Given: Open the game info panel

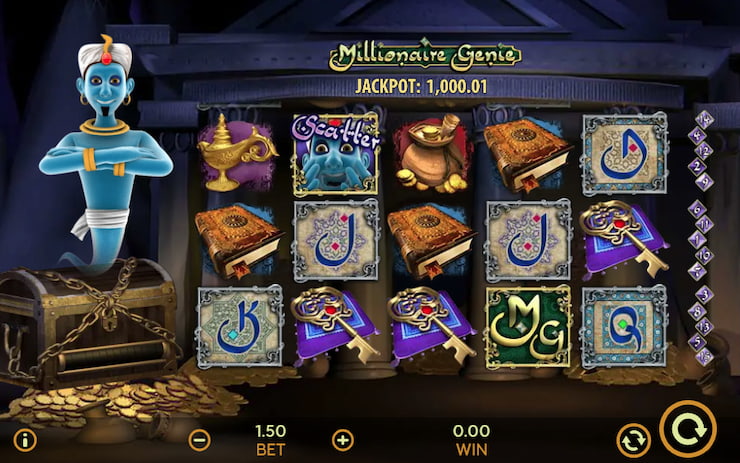Looking at the screenshot, I should point(25,440).
